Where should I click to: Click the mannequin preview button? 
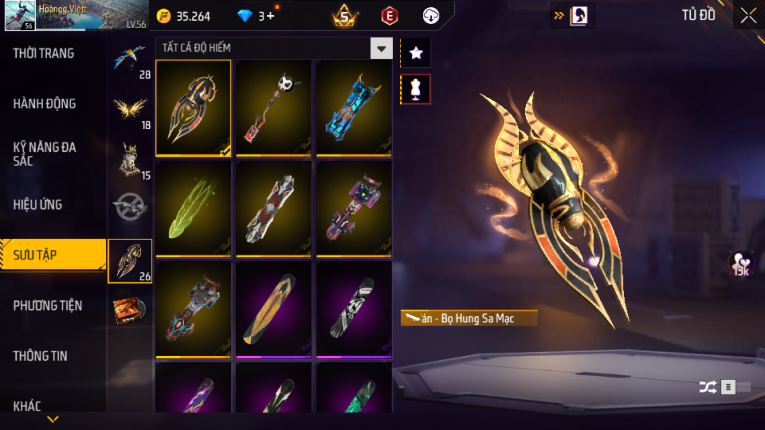pos(415,89)
